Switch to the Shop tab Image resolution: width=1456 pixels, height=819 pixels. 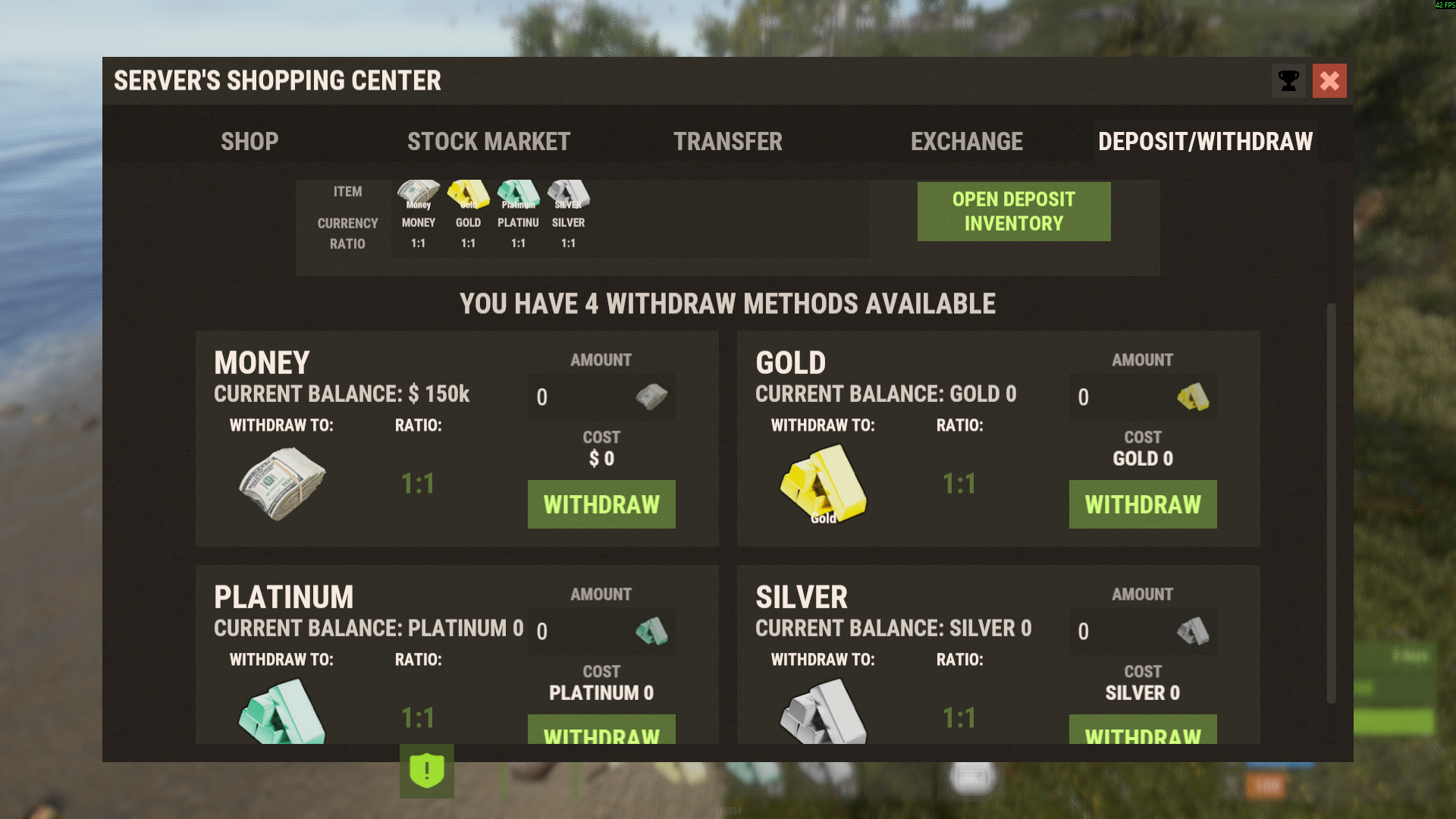pyautogui.click(x=249, y=142)
